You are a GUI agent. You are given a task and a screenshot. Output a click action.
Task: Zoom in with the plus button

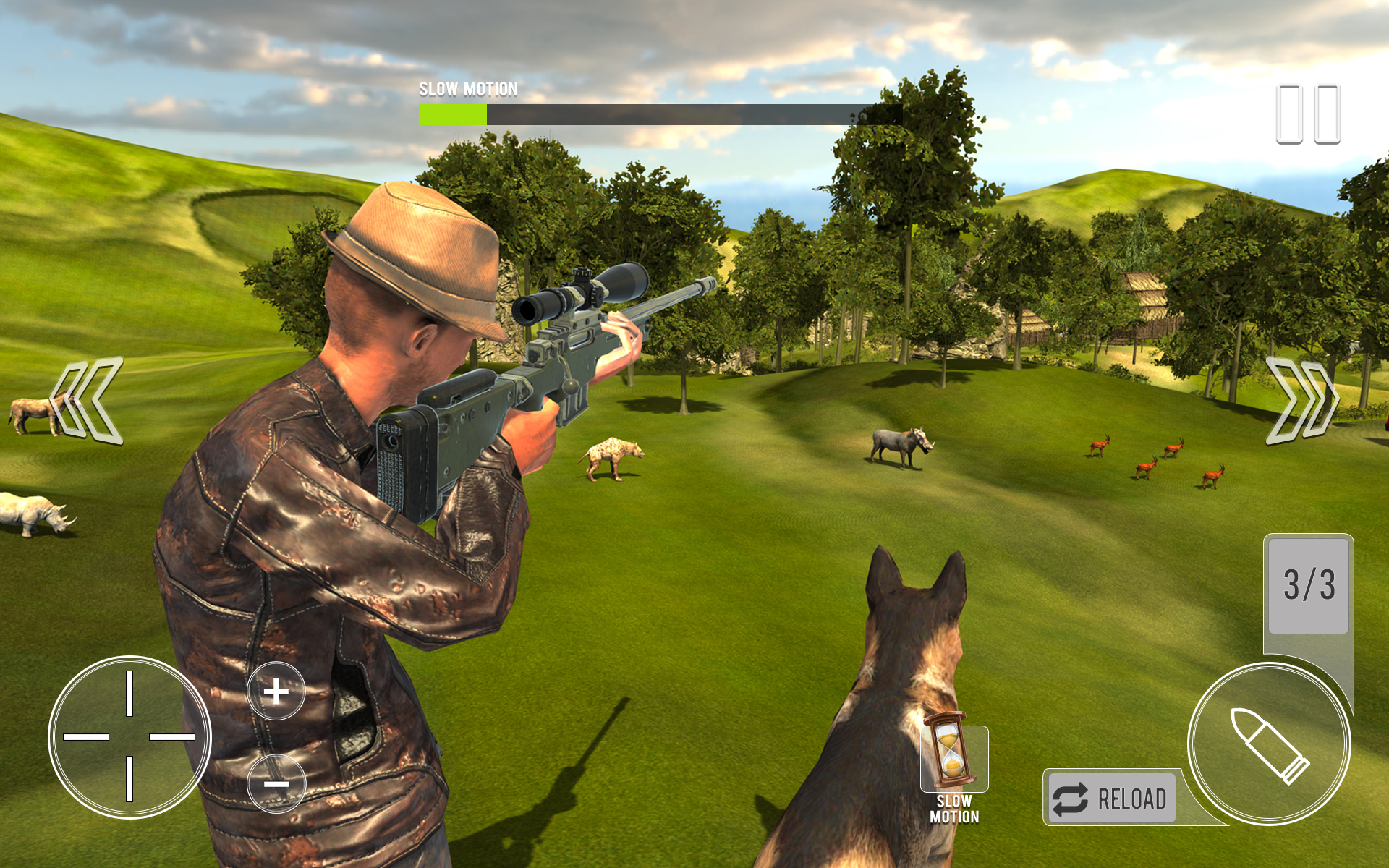coord(277,691)
